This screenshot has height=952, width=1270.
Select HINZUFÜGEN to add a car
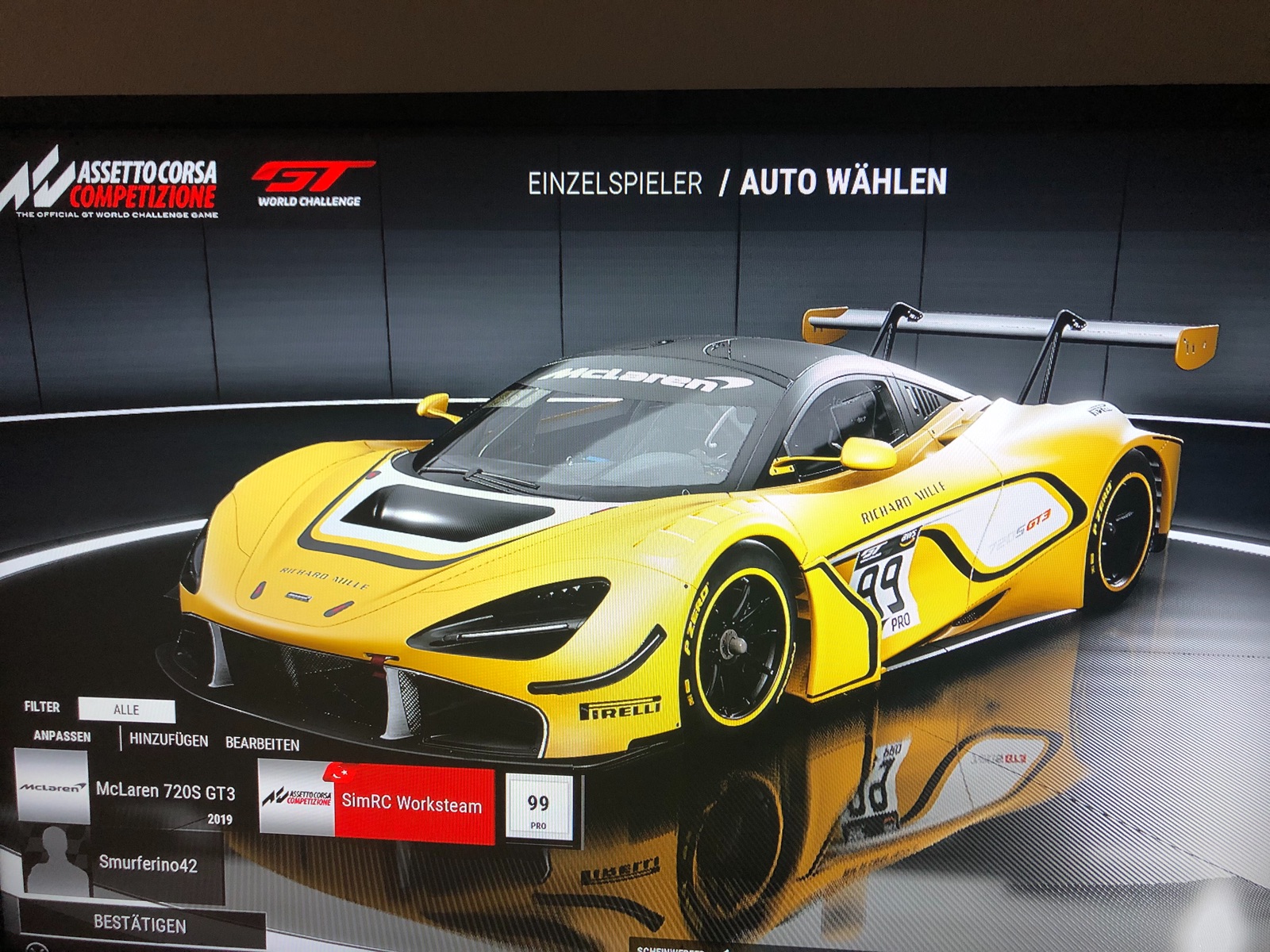(x=168, y=740)
